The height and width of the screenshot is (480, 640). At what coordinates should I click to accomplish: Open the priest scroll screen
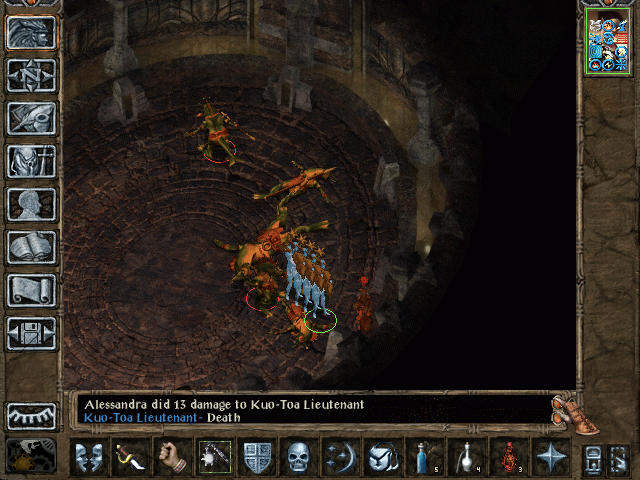click(x=32, y=290)
